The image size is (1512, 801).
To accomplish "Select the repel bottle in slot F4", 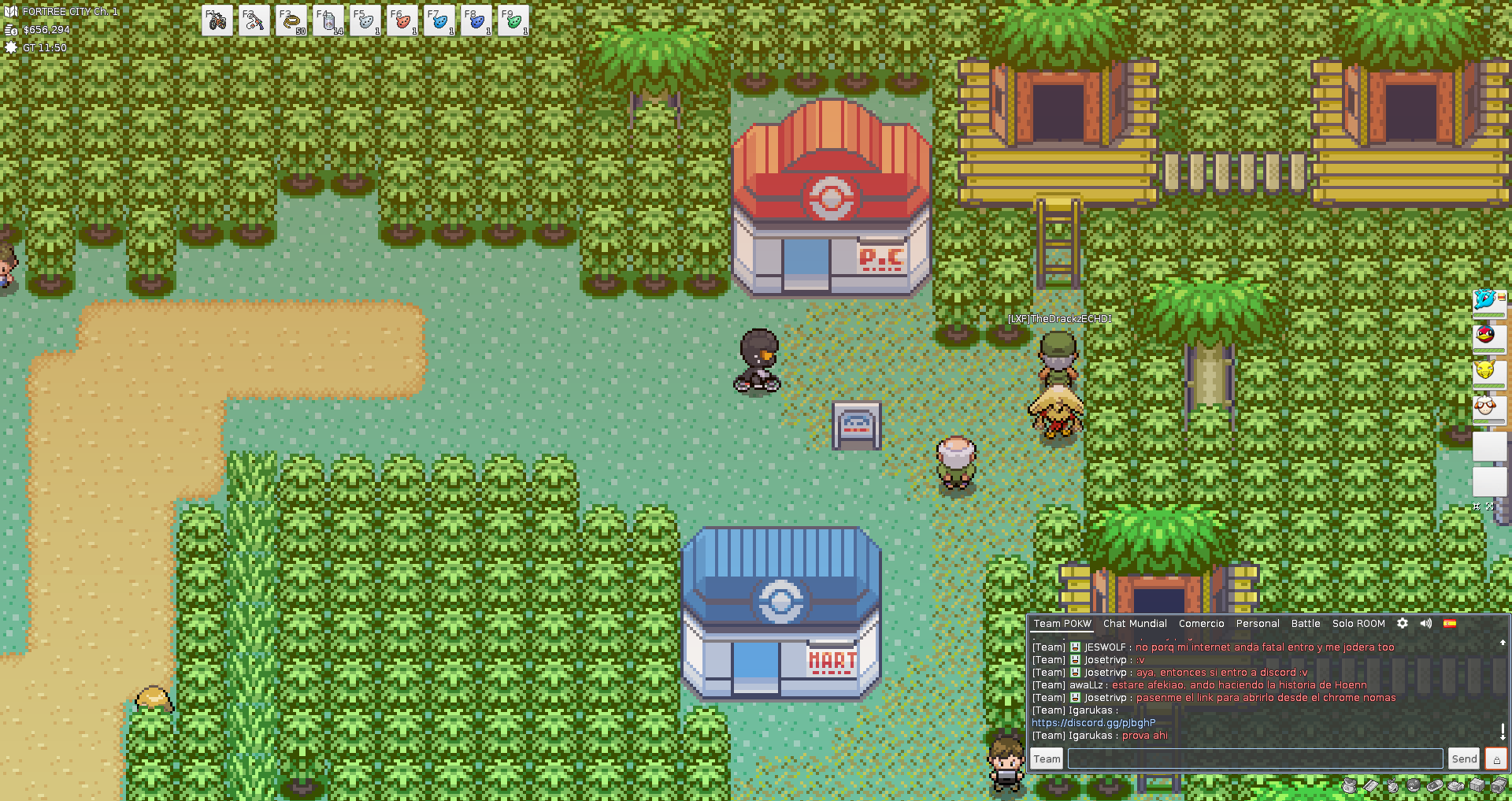I will click(x=328, y=21).
